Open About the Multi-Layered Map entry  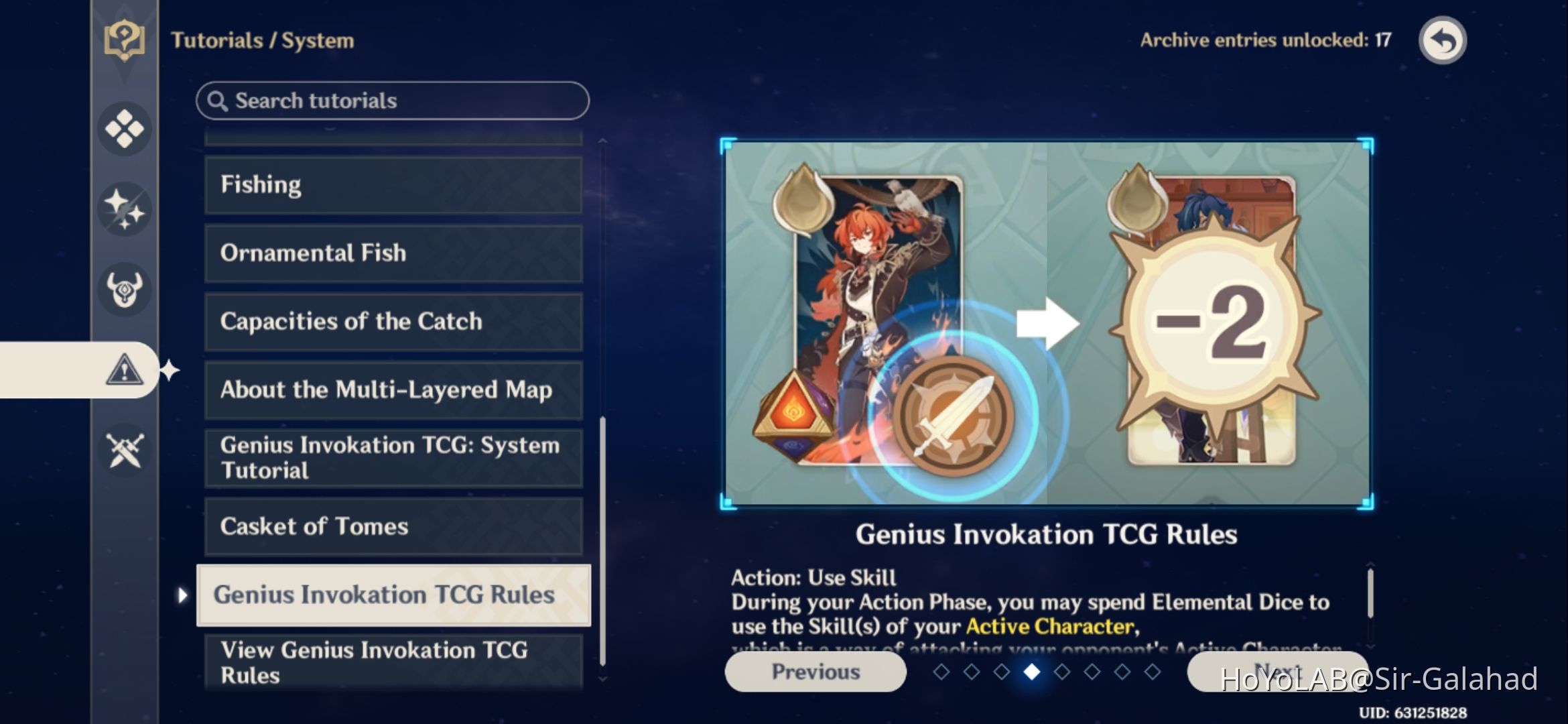[392, 390]
